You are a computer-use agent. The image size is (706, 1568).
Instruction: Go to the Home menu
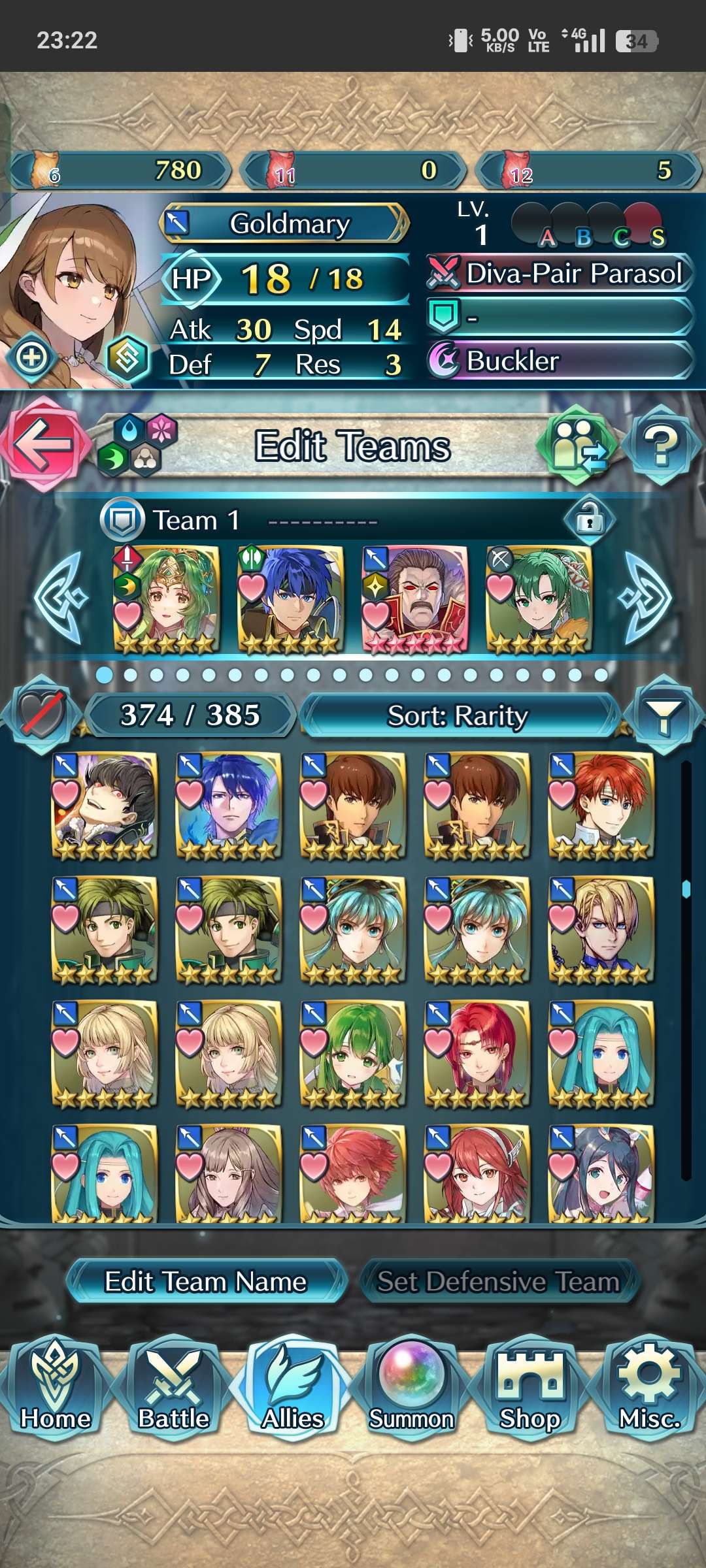pos(56,1386)
